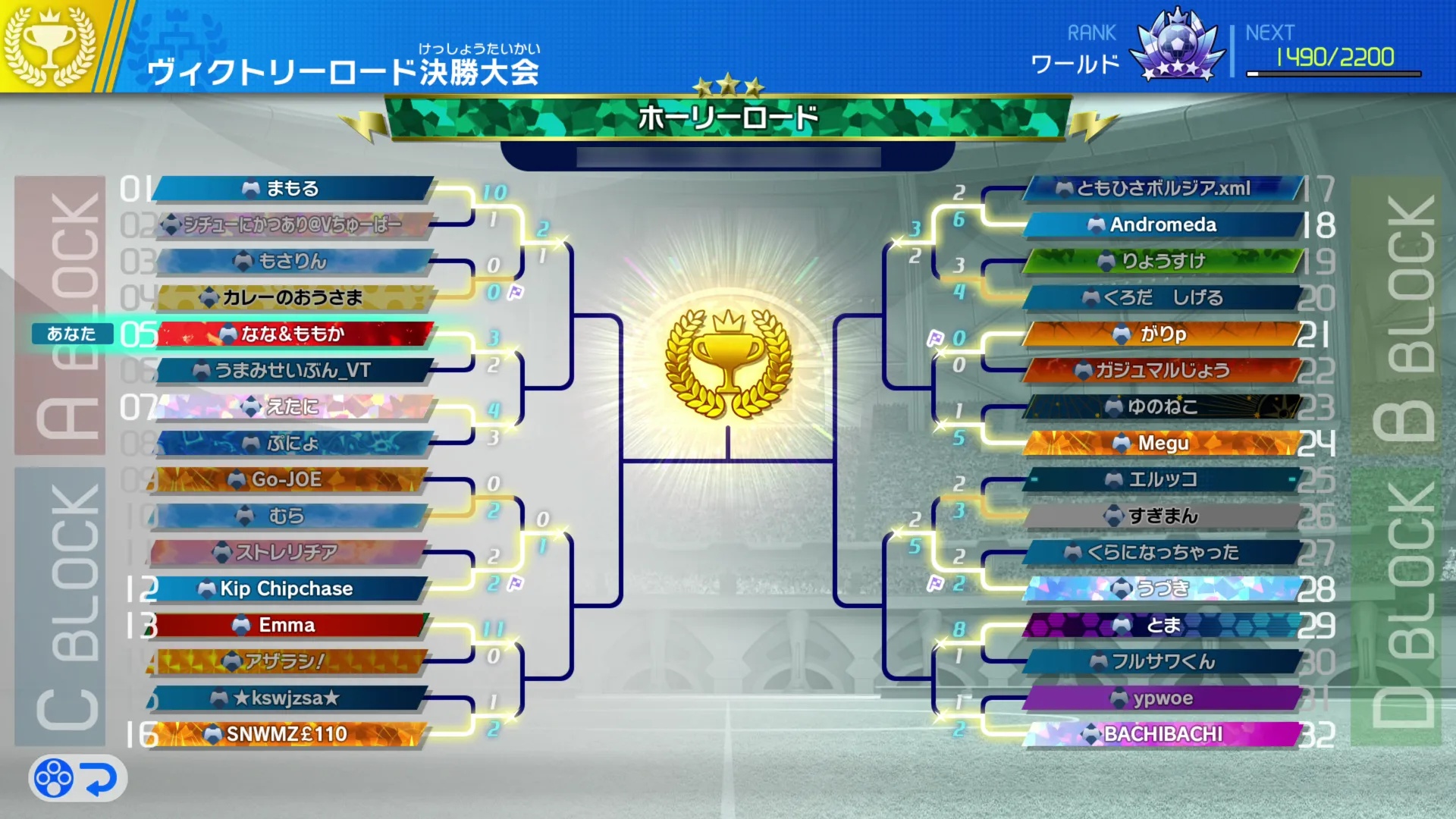Select Go-JOE in C Block

click(x=287, y=480)
